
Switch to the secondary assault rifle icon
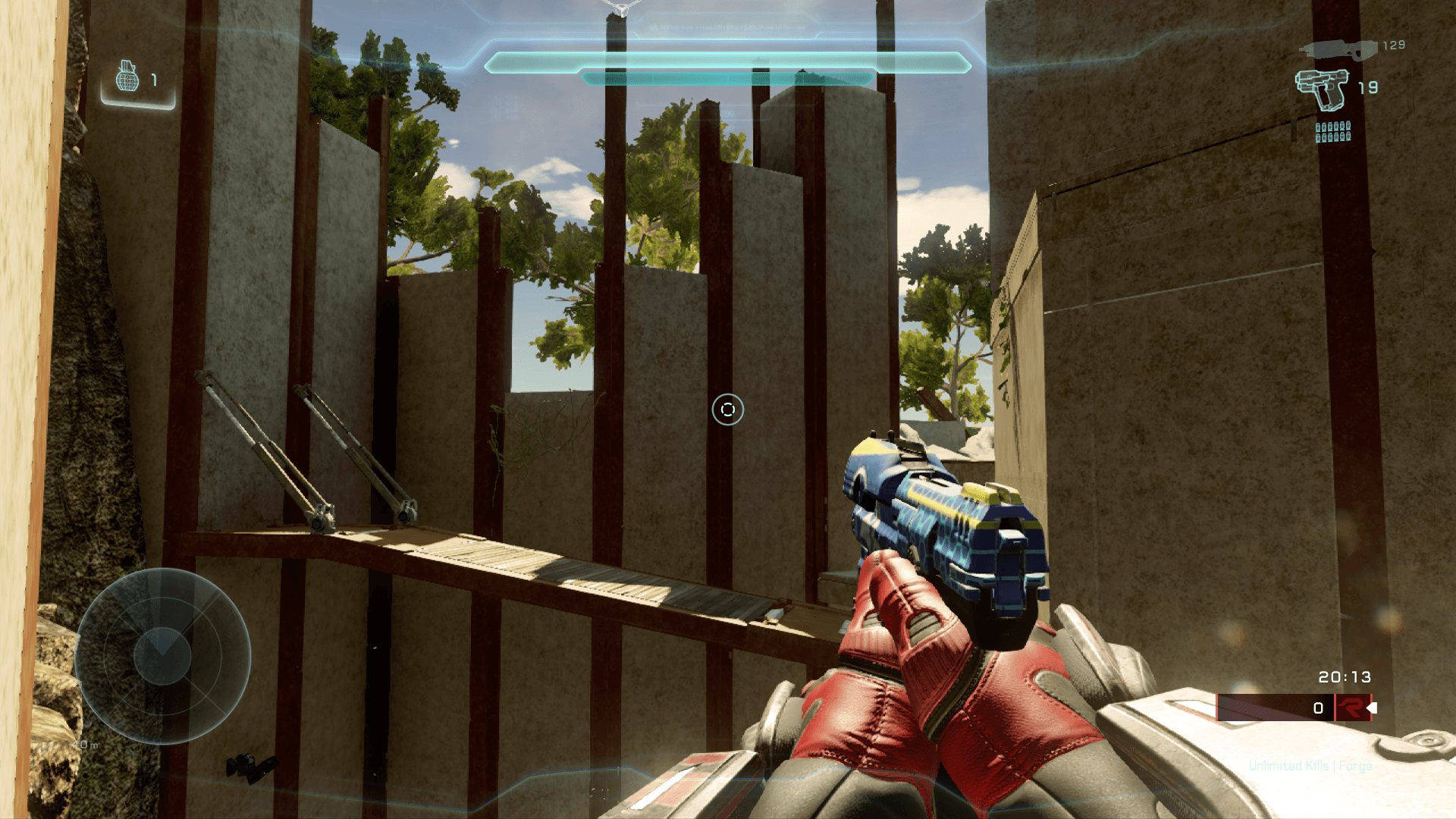pos(1338,49)
